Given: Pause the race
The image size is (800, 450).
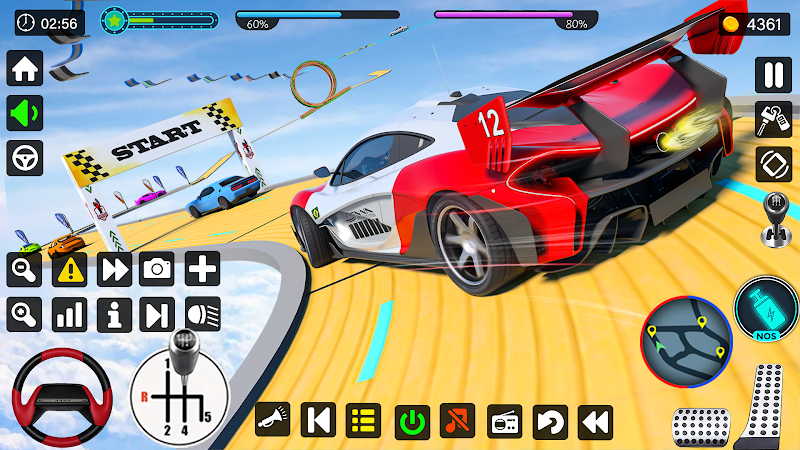Looking at the screenshot, I should tap(772, 75).
